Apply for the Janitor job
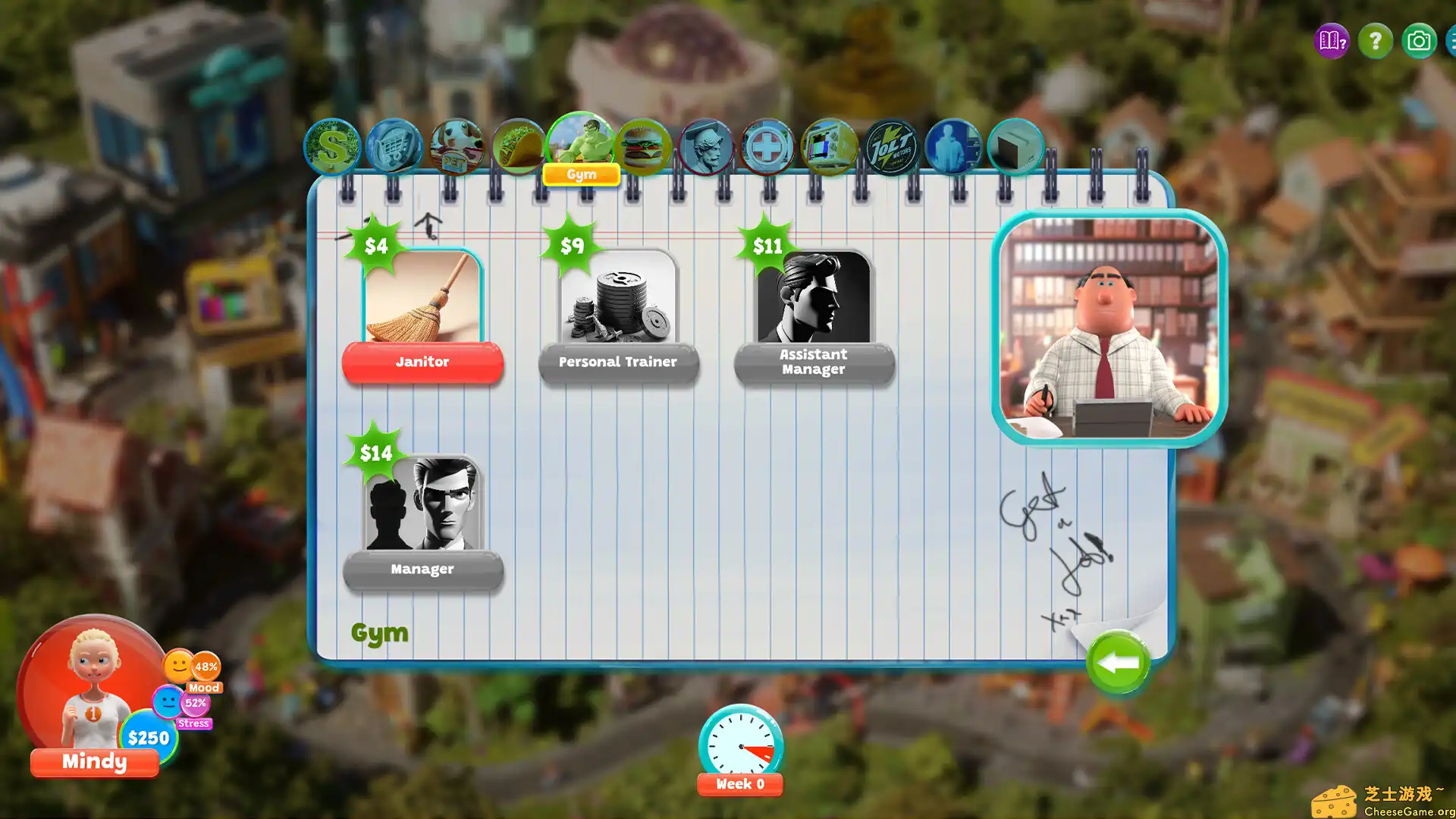Viewport: 1456px width, 819px height. tap(422, 362)
